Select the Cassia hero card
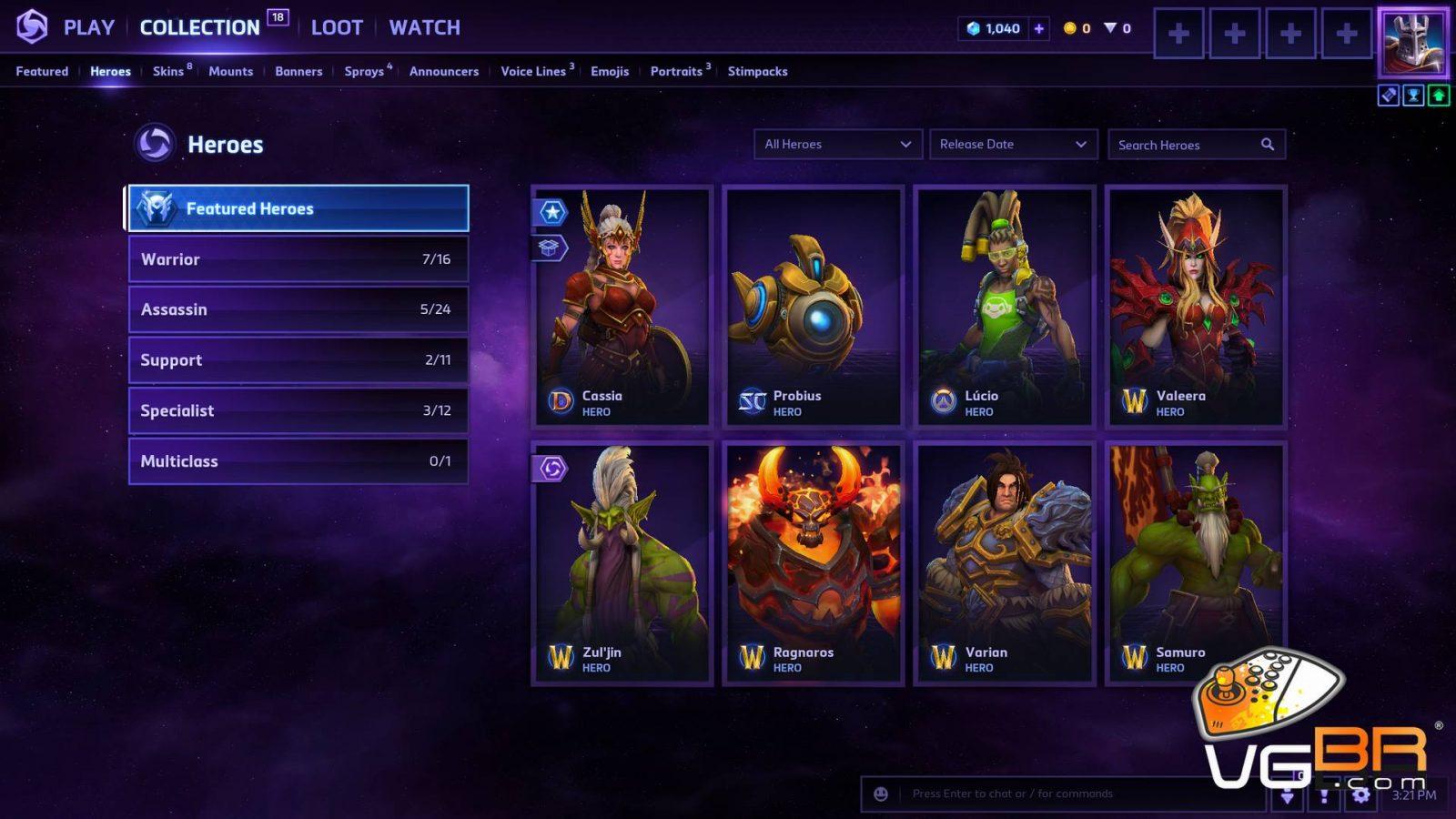This screenshot has height=819, width=1456. click(622, 307)
